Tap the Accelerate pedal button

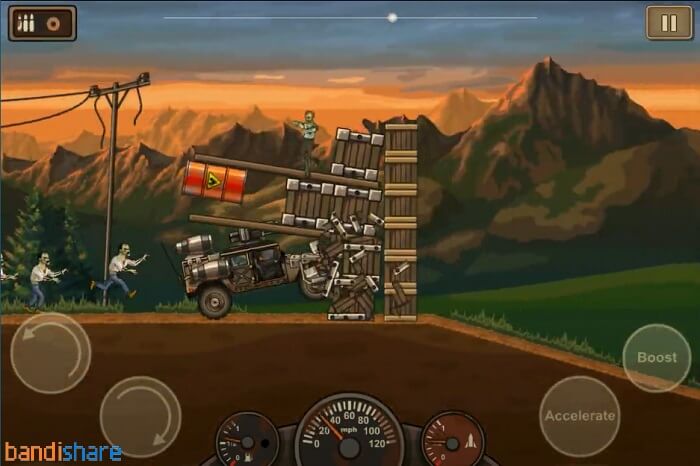[x=579, y=416]
